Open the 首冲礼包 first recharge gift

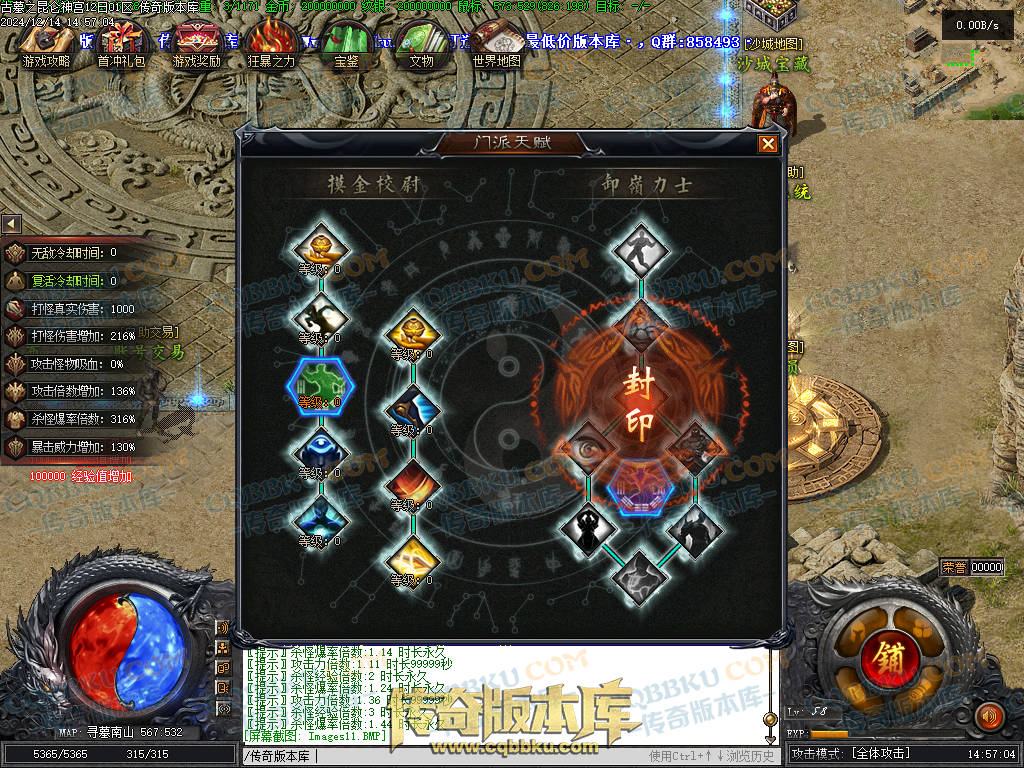click(121, 40)
